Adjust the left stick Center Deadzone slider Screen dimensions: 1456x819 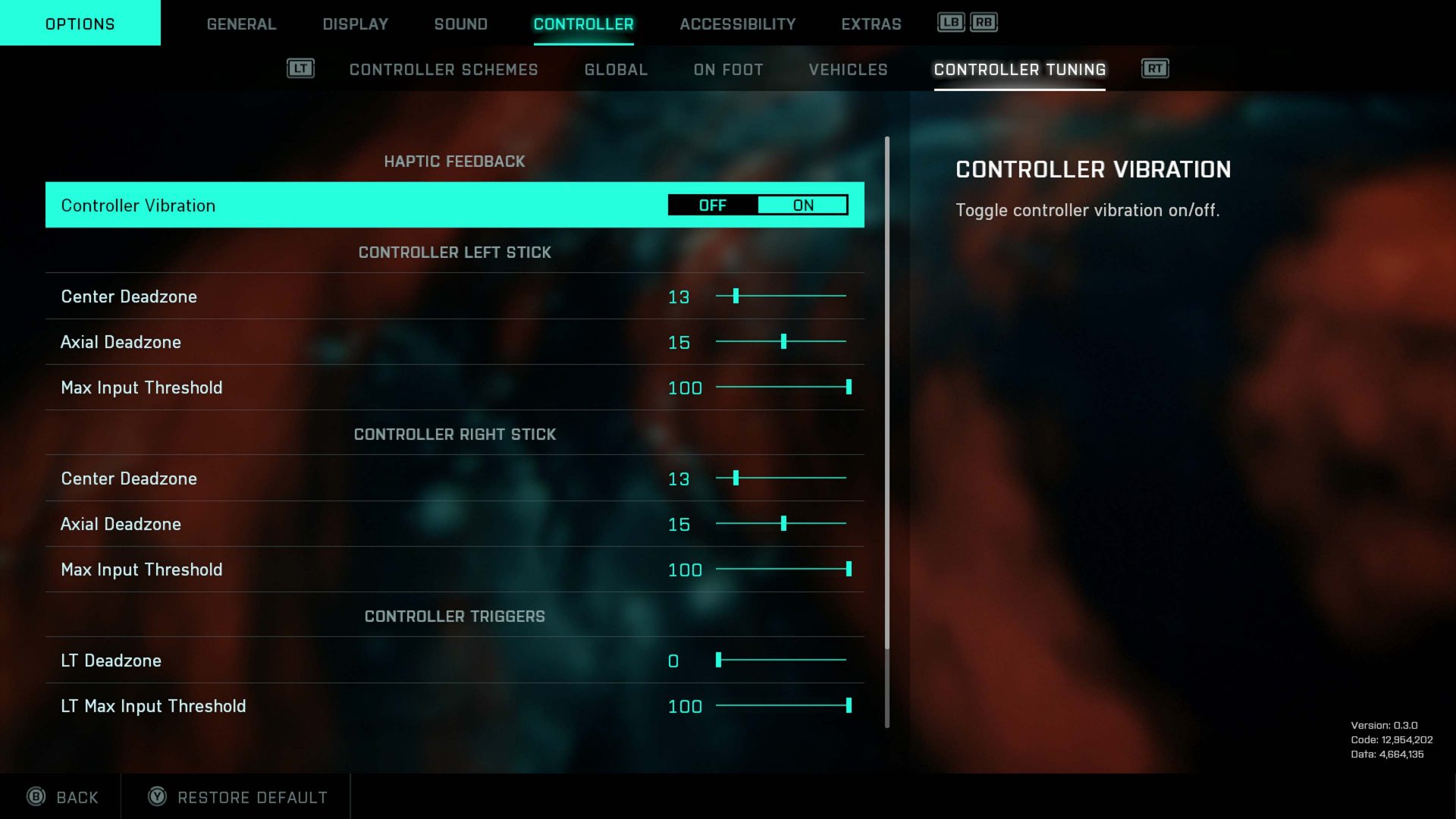coord(736,297)
